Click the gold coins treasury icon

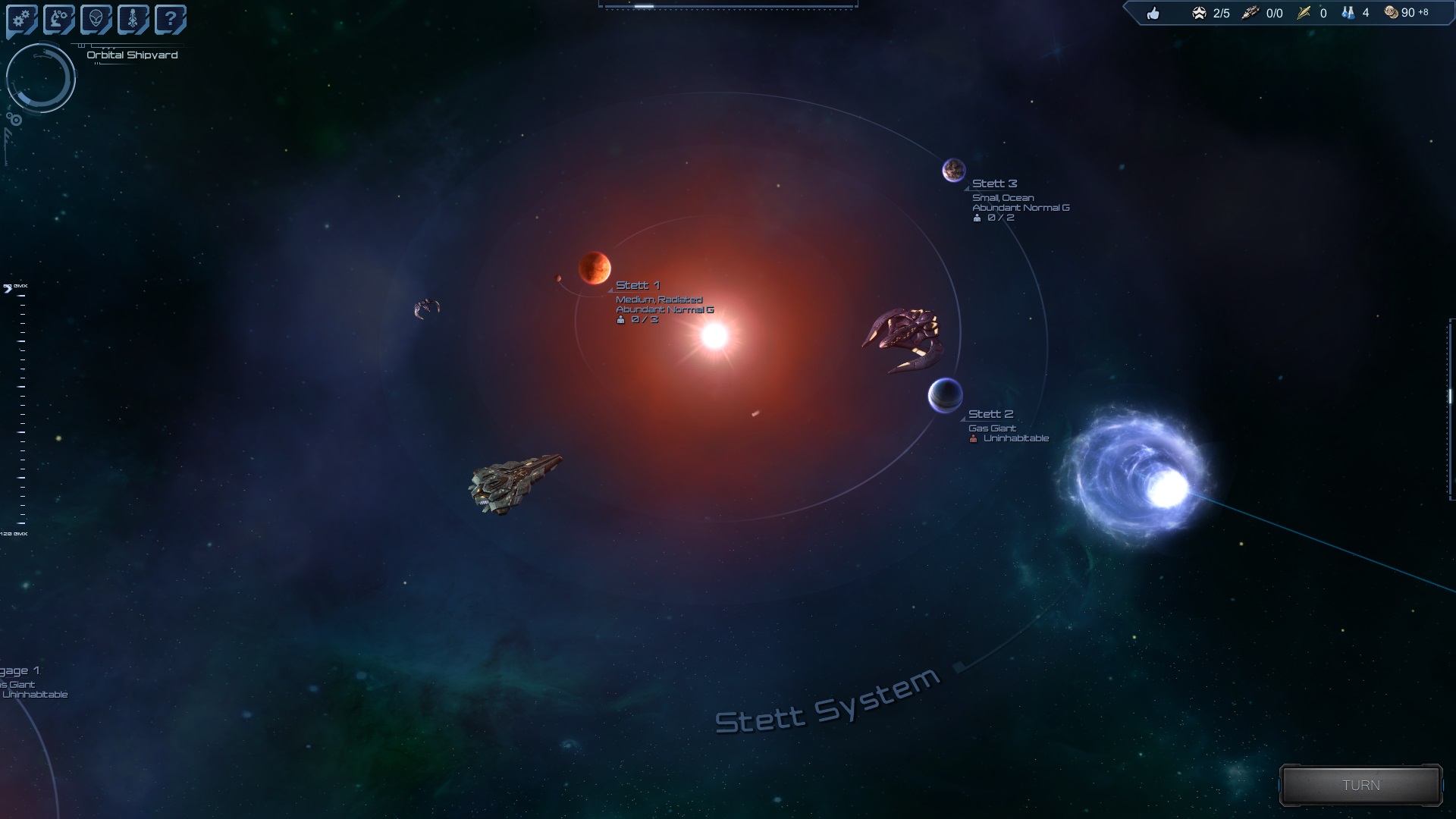1392,13
